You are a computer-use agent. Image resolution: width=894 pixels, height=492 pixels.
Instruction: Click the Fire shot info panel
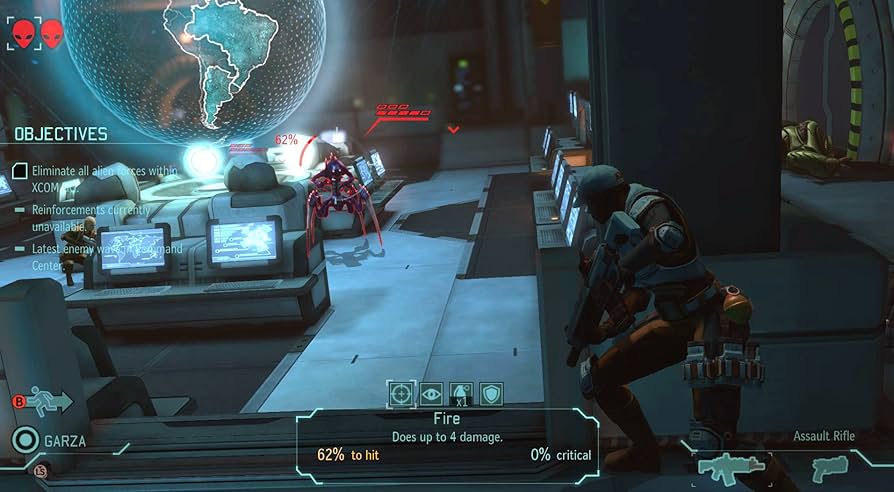448,437
